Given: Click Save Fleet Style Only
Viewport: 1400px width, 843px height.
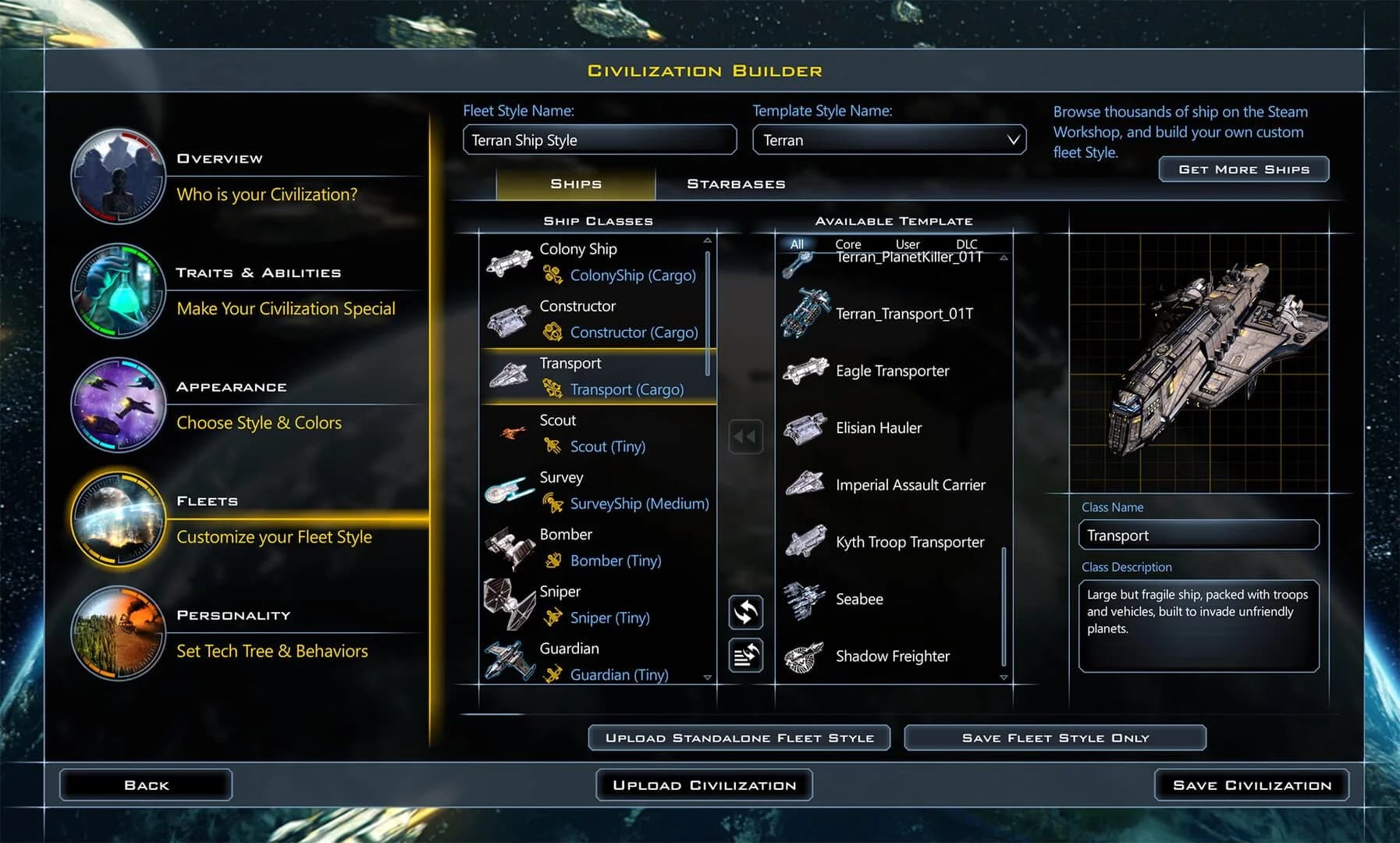Looking at the screenshot, I should tap(1054, 737).
